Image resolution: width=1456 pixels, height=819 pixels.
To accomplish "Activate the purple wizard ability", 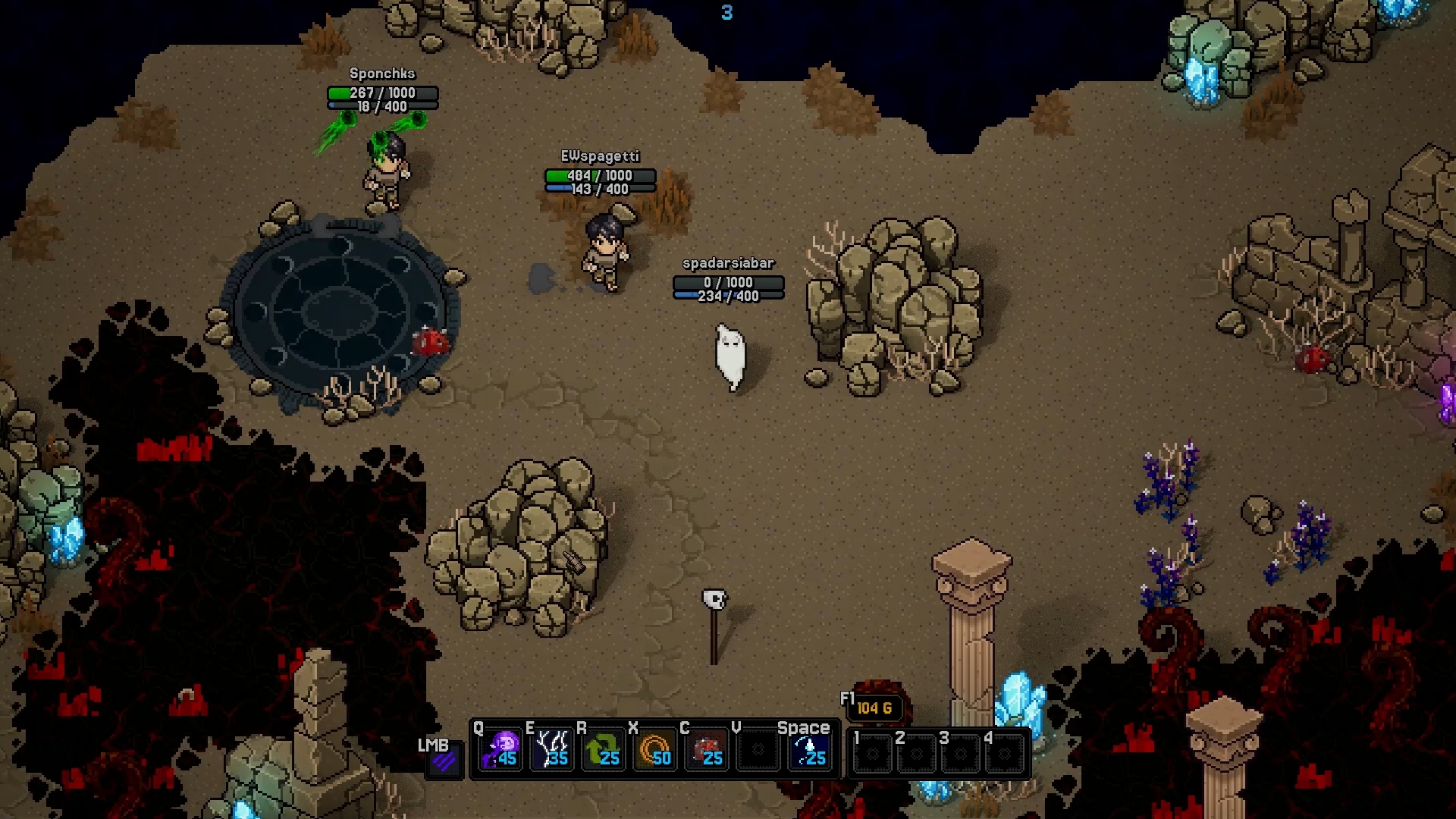I will point(500,749).
